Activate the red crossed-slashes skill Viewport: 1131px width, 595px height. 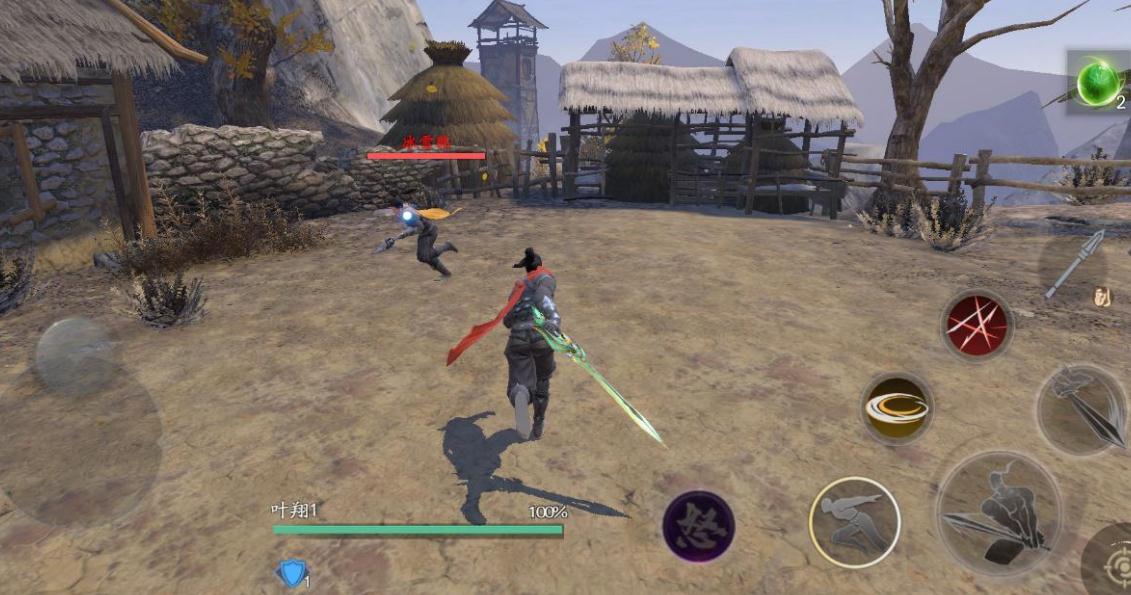coord(977,326)
